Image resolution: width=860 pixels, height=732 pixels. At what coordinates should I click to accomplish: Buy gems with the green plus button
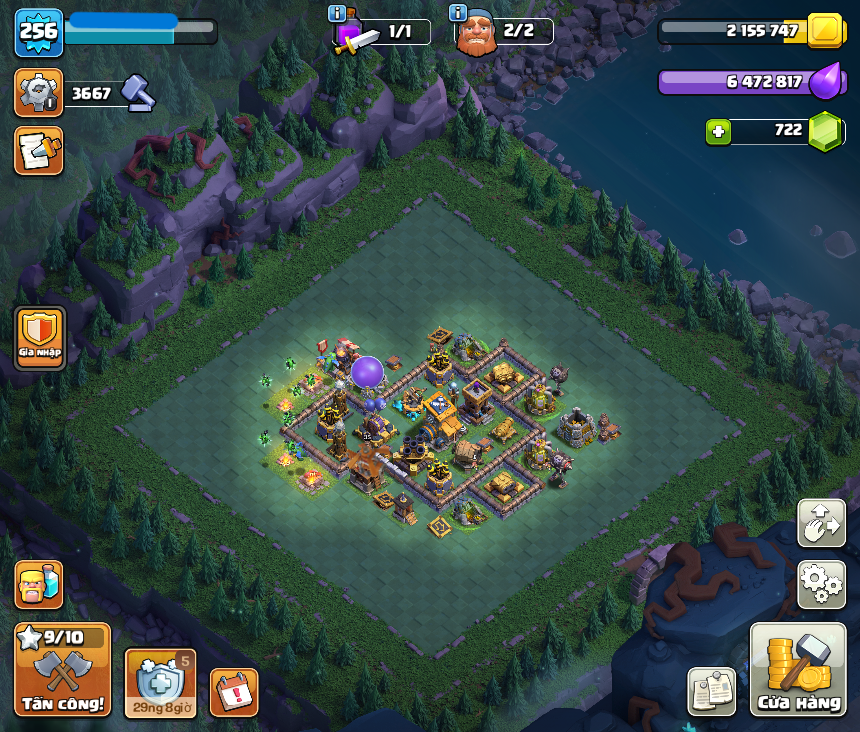coord(717,131)
